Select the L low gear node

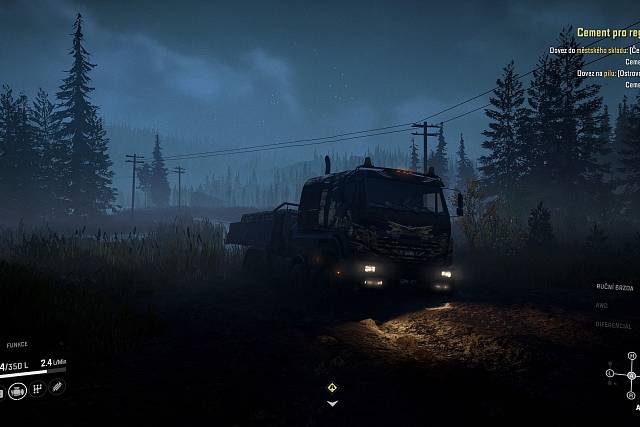pyautogui.click(x=610, y=375)
